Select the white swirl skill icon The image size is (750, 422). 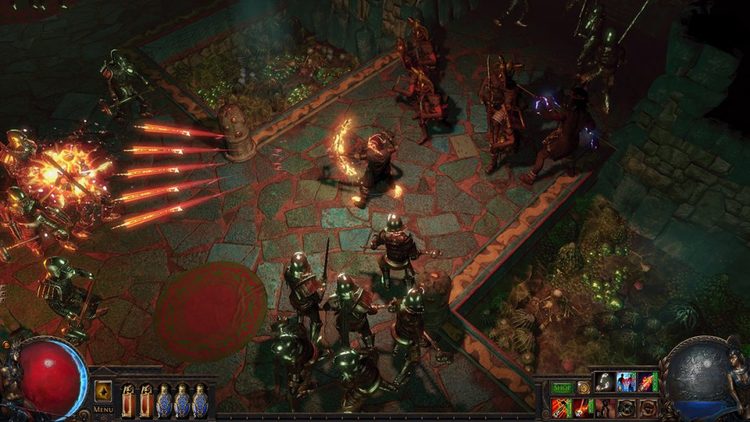pos(605,381)
